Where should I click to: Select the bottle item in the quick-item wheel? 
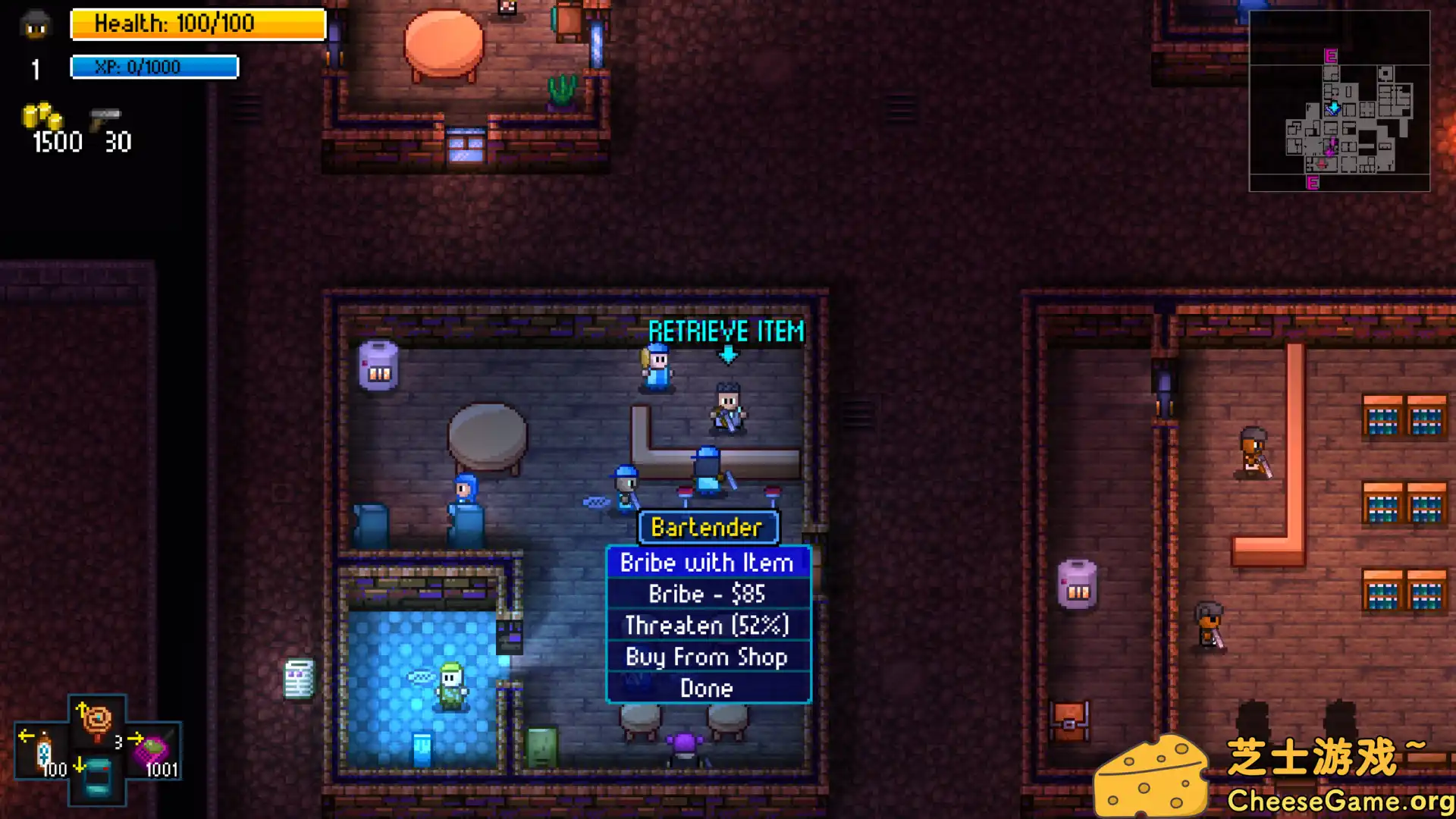[42, 751]
